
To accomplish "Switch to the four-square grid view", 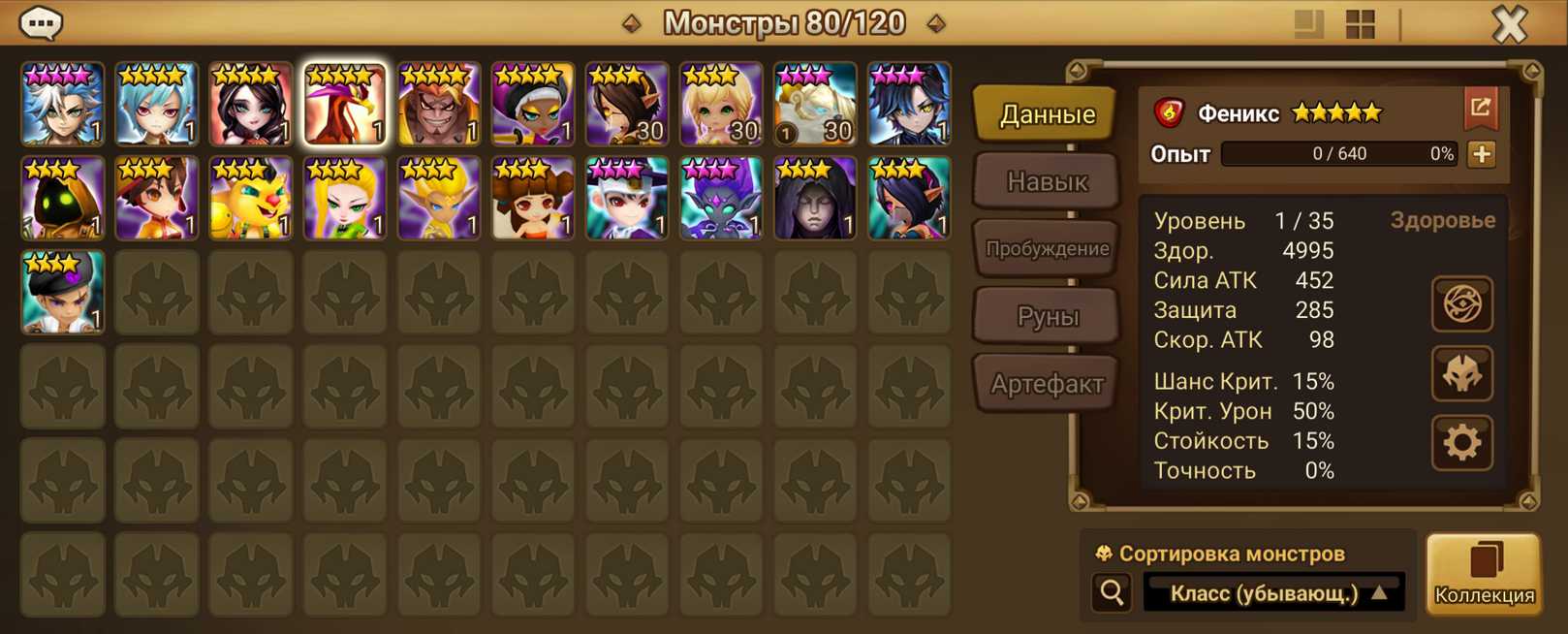I will tap(1361, 24).
